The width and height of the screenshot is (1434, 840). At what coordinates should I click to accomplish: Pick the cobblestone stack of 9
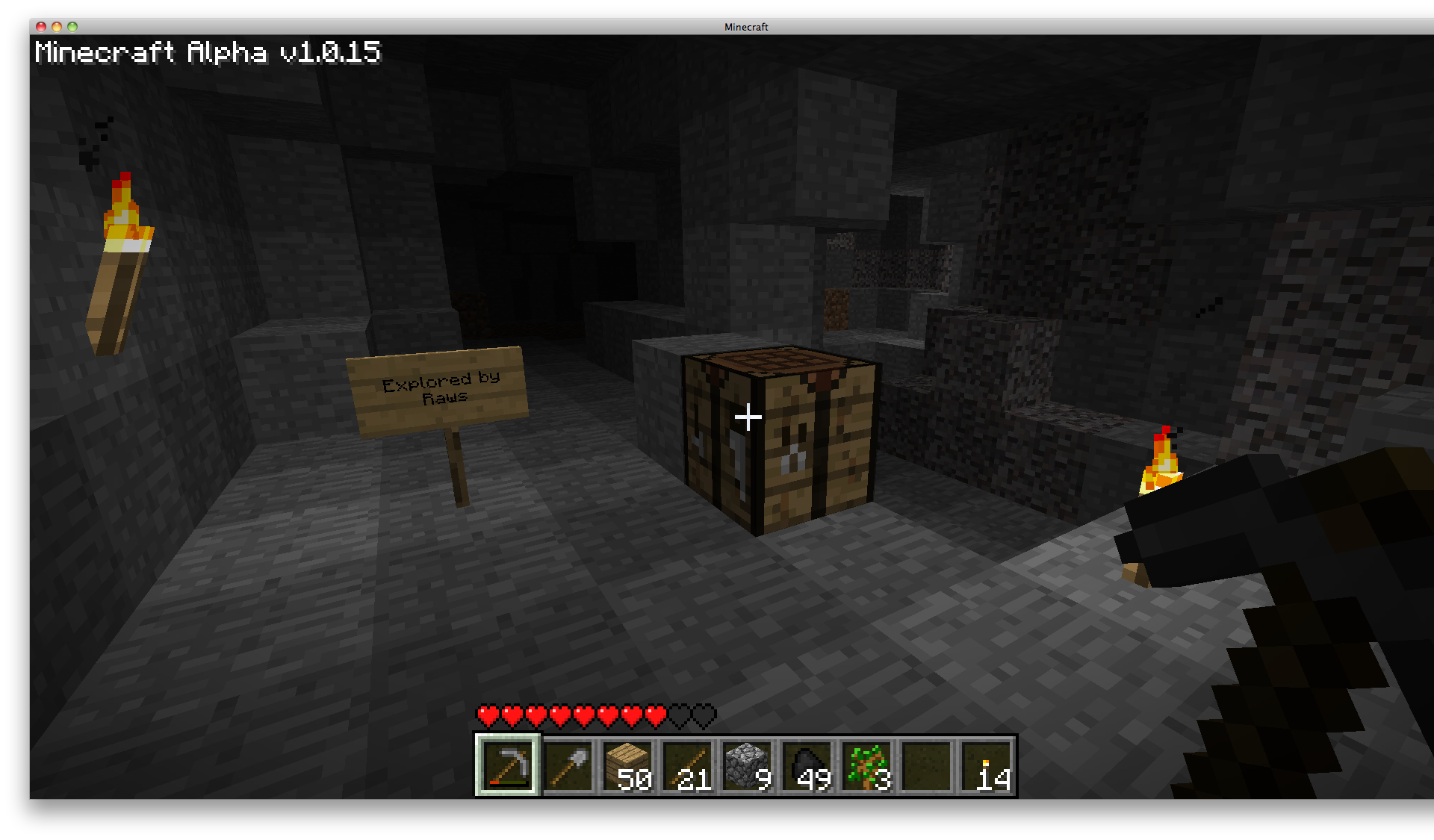pyautogui.click(x=747, y=765)
